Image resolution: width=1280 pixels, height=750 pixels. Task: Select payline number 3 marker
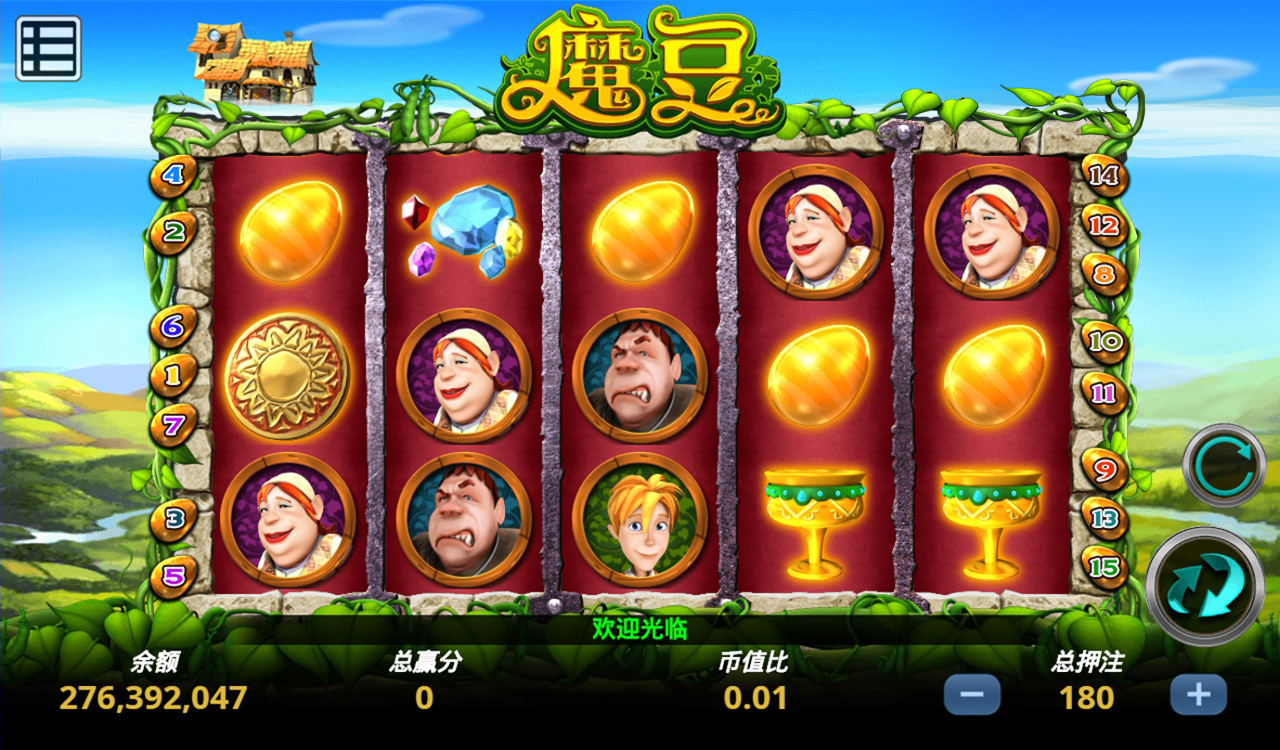(174, 520)
